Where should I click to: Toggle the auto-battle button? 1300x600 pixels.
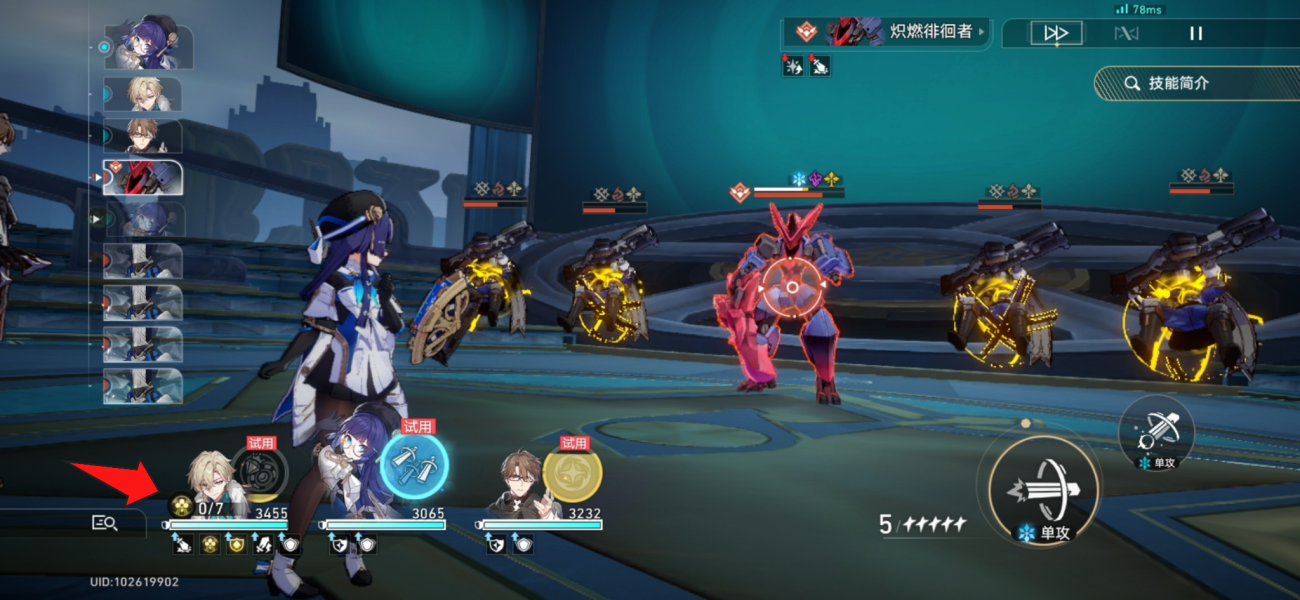[1126, 33]
